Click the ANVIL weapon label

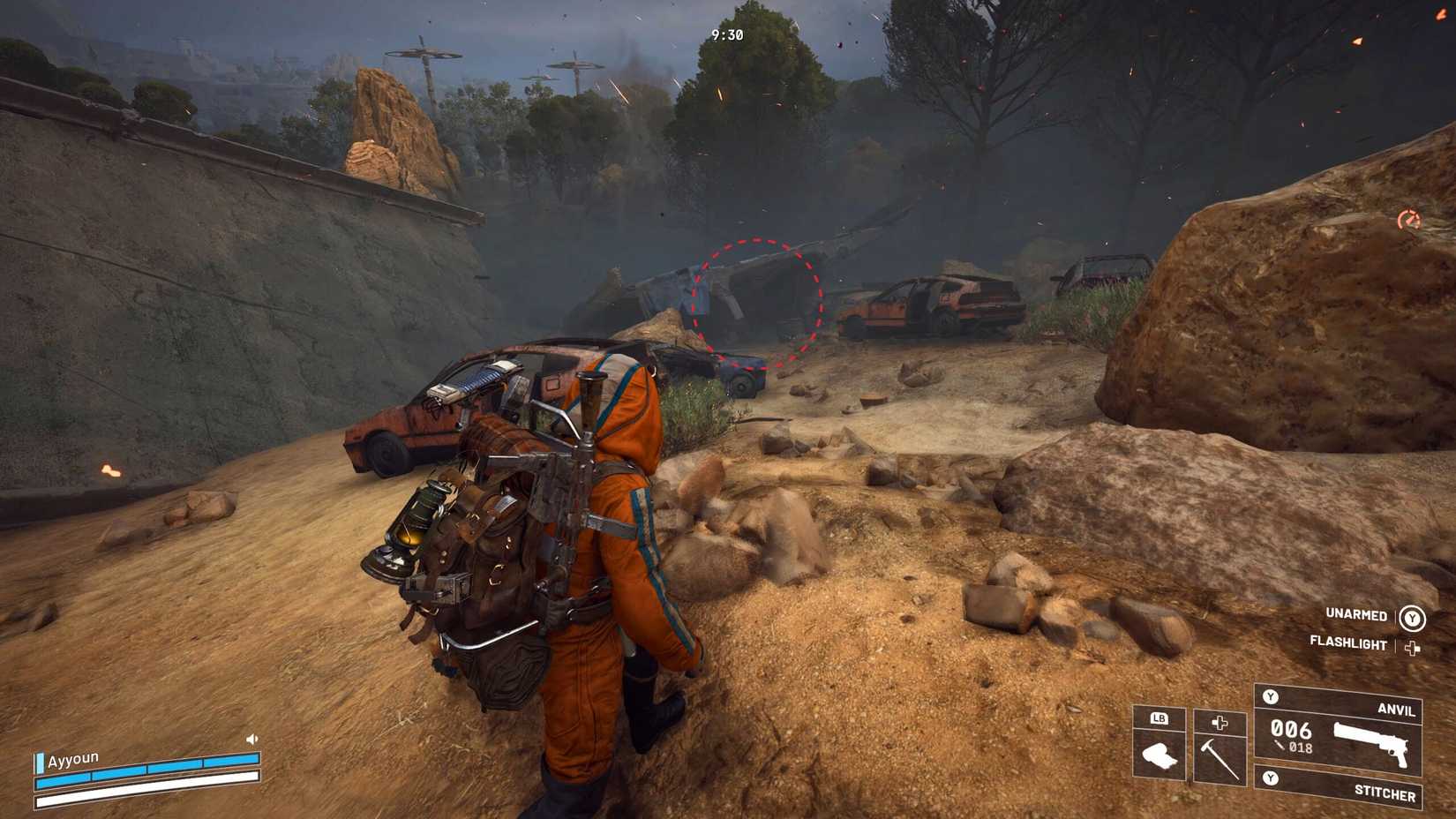1398,710
